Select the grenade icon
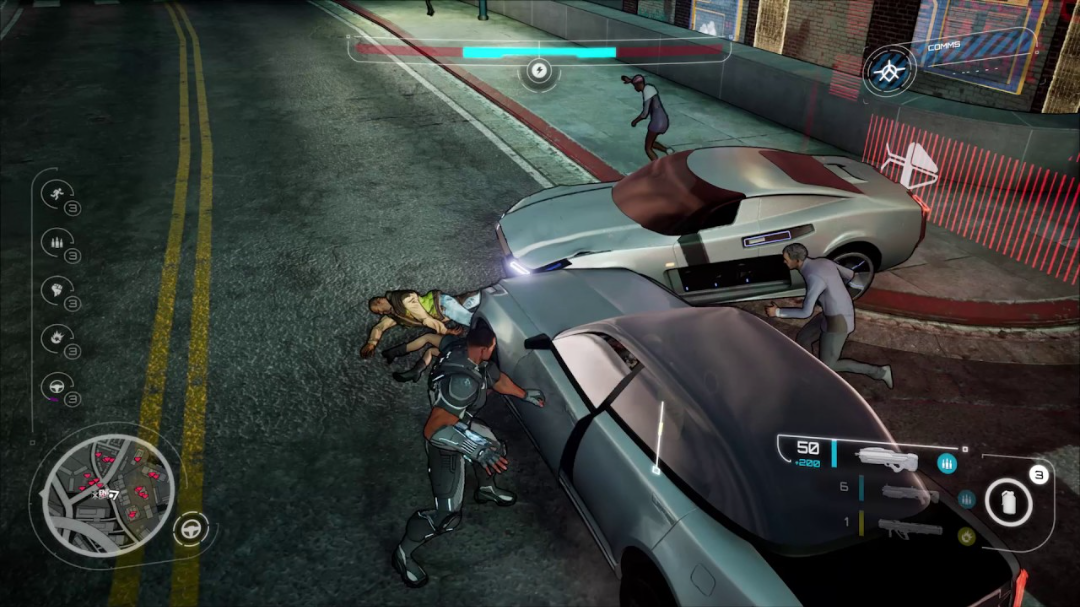The width and height of the screenshot is (1080, 607). [x=1009, y=500]
